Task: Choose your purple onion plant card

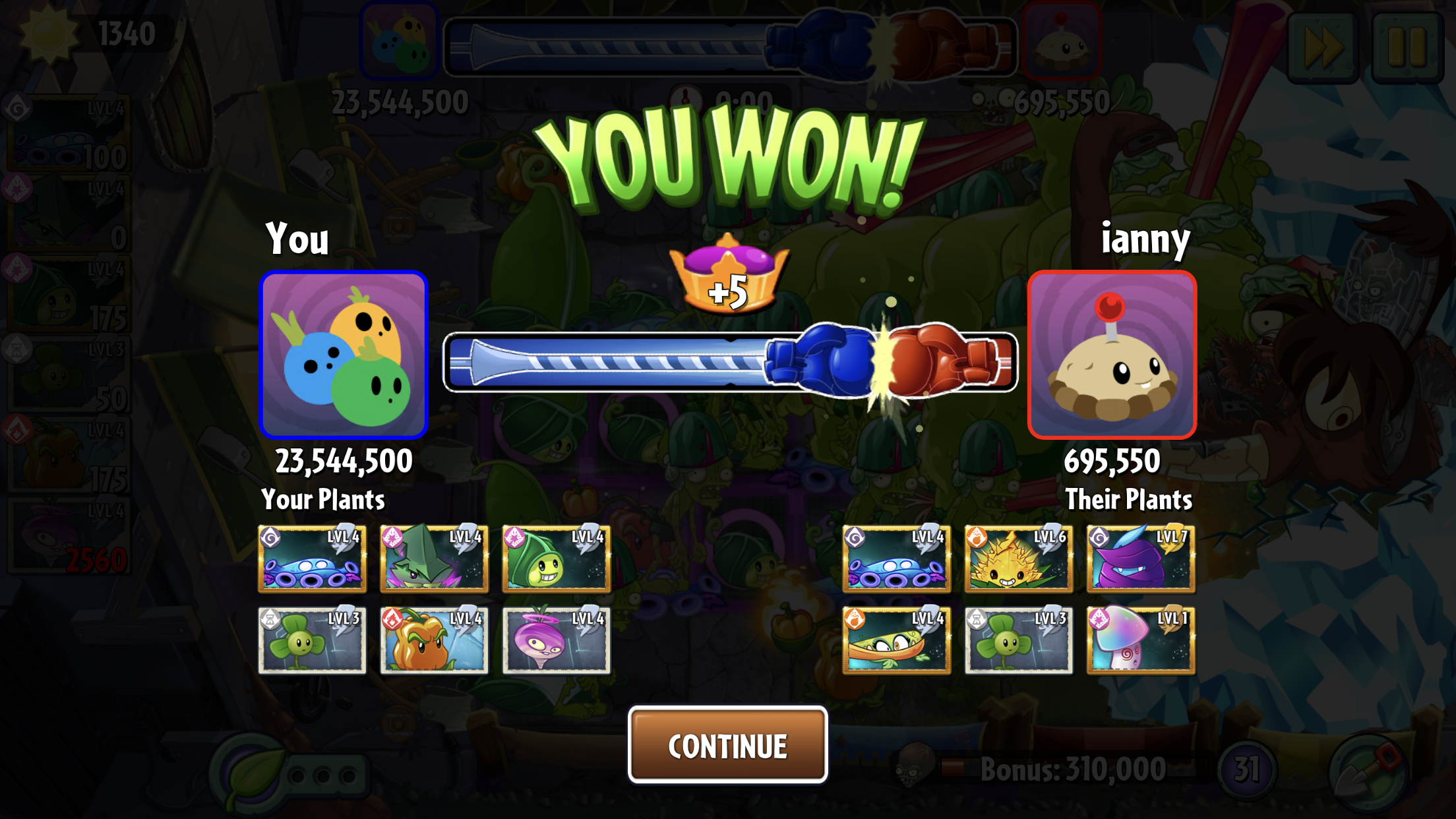Action: point(556,640)
